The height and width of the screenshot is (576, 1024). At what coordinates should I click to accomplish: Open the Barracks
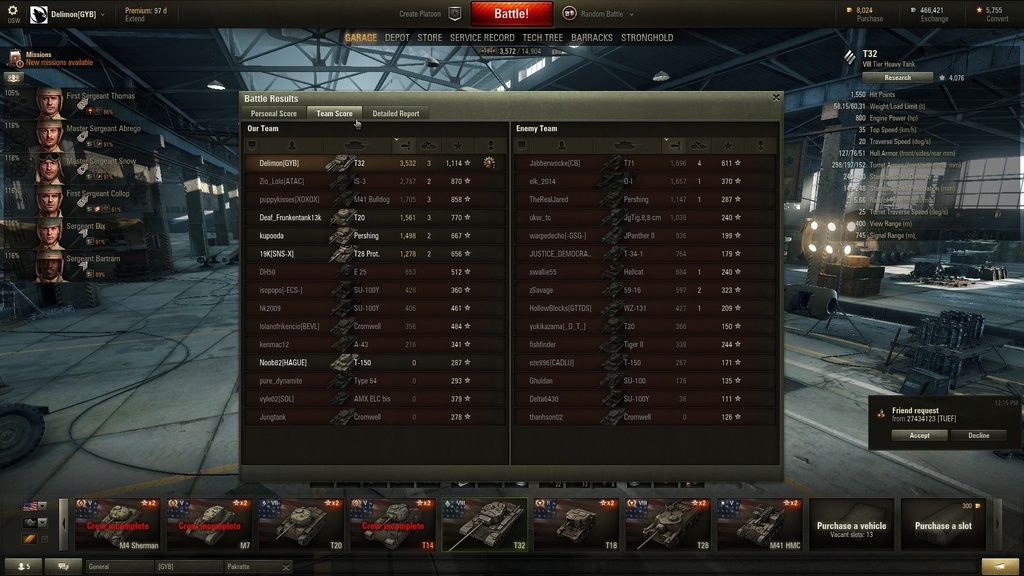pos(592,38)
